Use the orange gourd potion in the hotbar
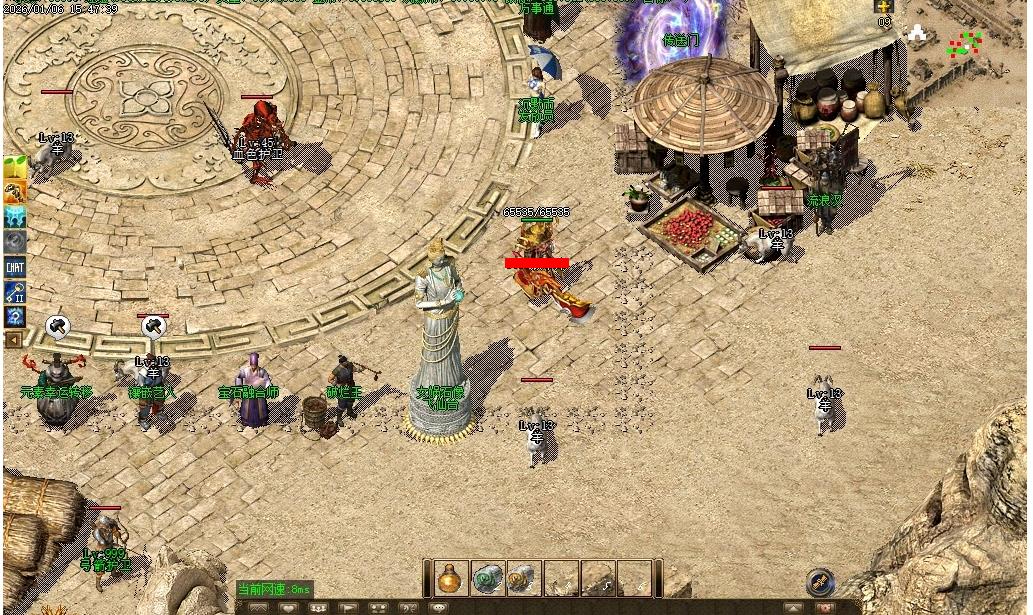The width and height of the screenshot is (1033, 615). tap(453, 578)
